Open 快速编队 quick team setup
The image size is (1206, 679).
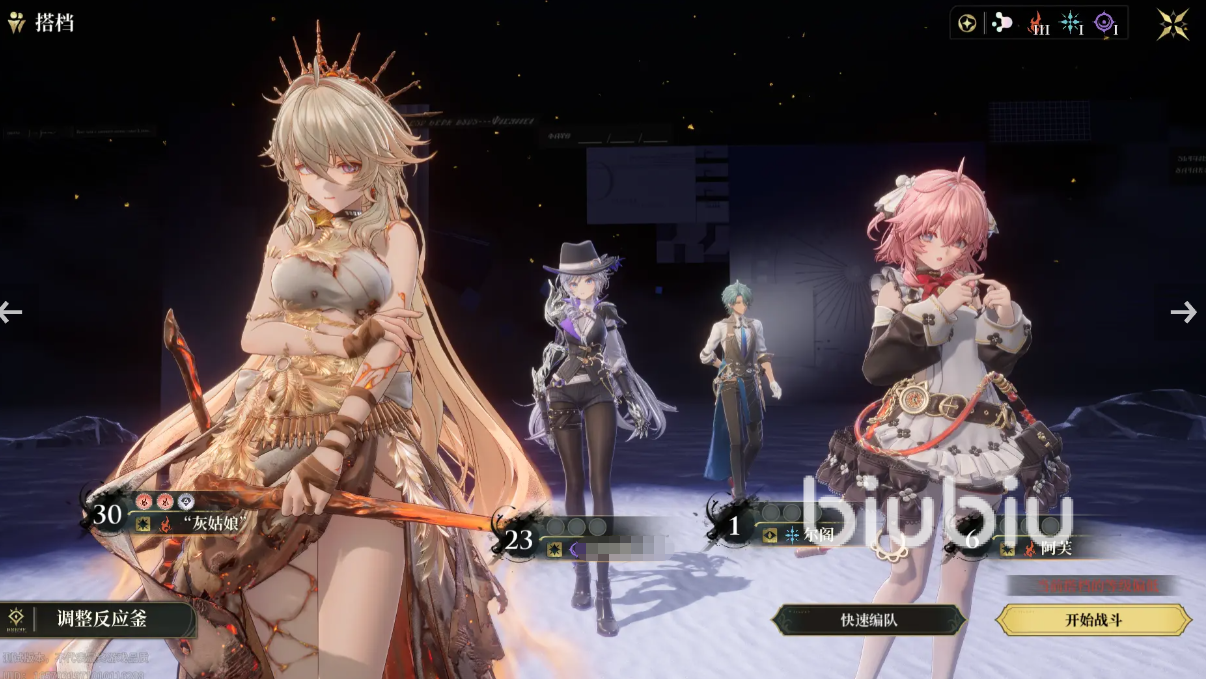(868, 620)
